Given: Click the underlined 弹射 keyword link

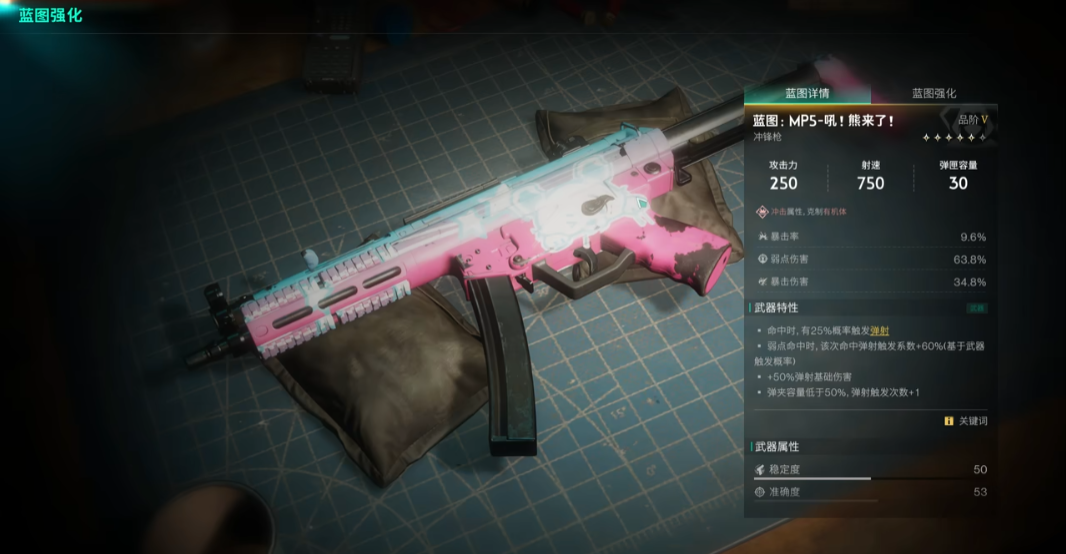Looking at the screenshot, I should (880, 330).
